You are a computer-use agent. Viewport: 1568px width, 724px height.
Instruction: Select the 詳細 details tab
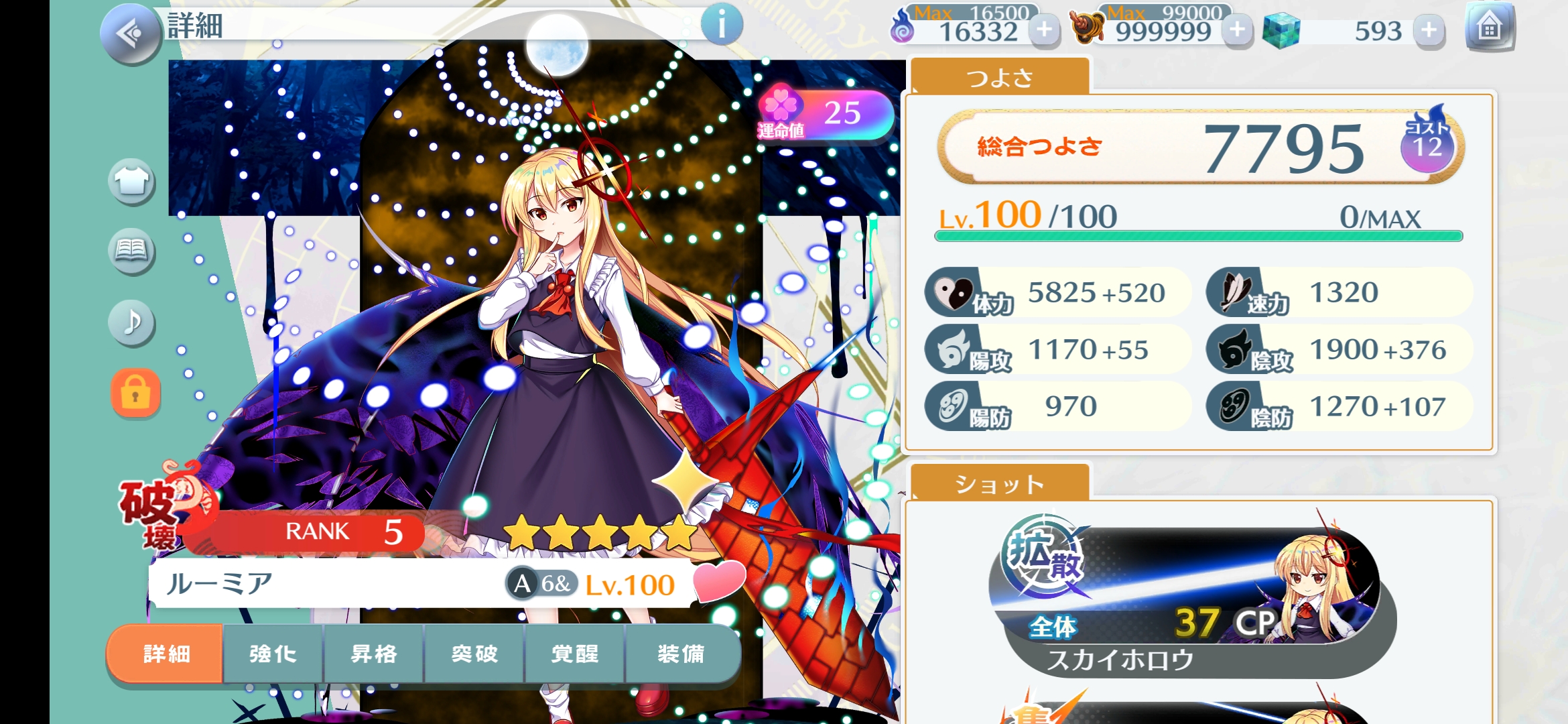coord(166,654)
